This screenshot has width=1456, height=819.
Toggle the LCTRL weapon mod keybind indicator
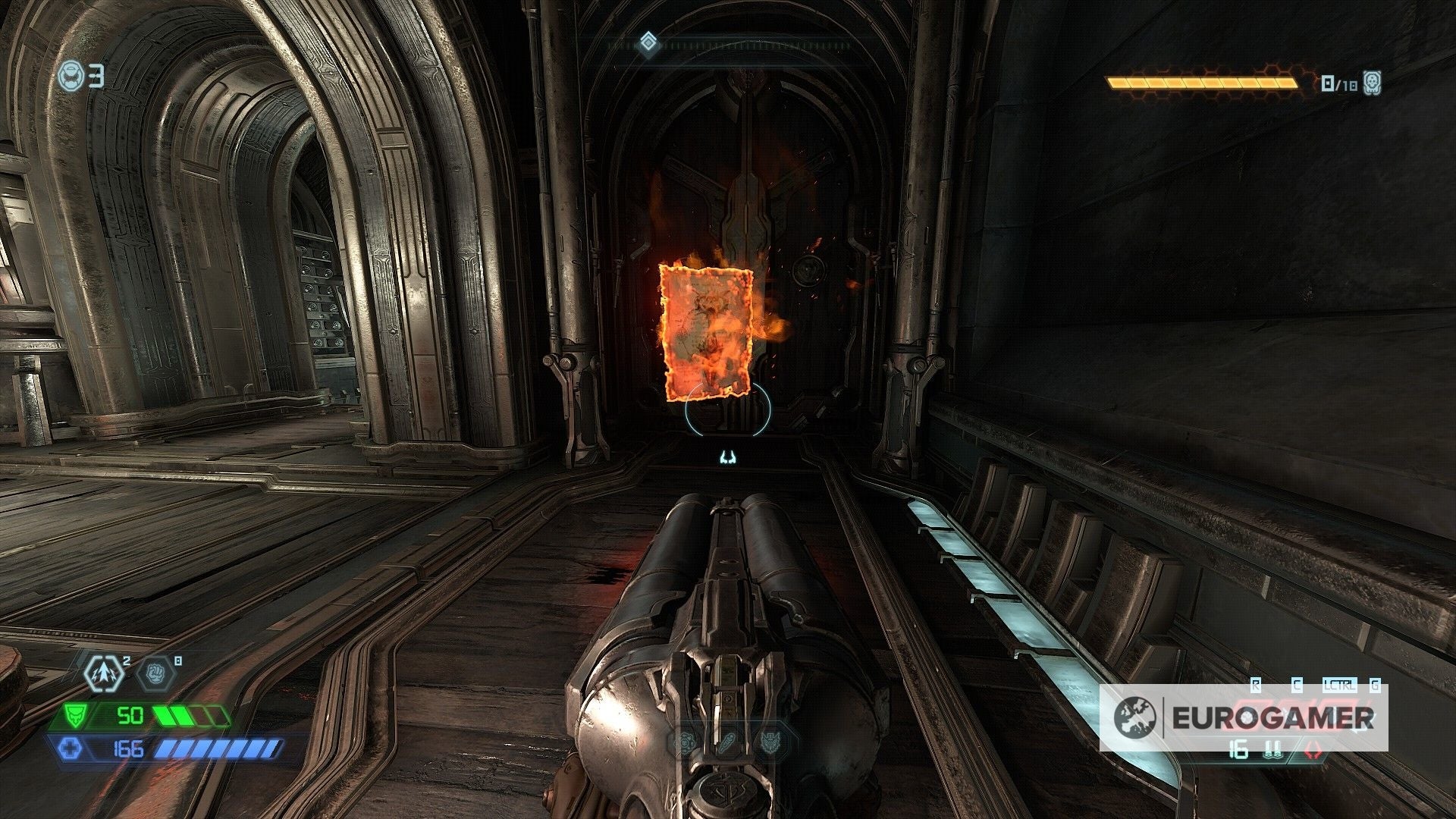(x=1340, y=685)
